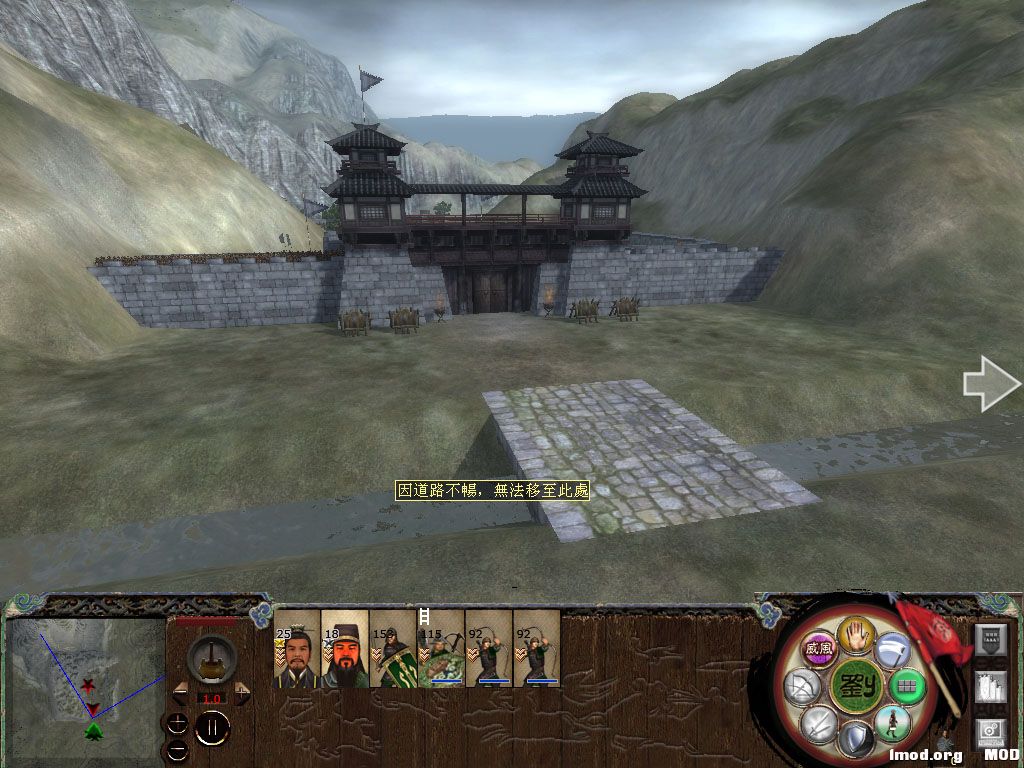Toggle the walking soldier run/walk icon
Viewport: 1024px width, 768px height.
(x=892, y=722)
